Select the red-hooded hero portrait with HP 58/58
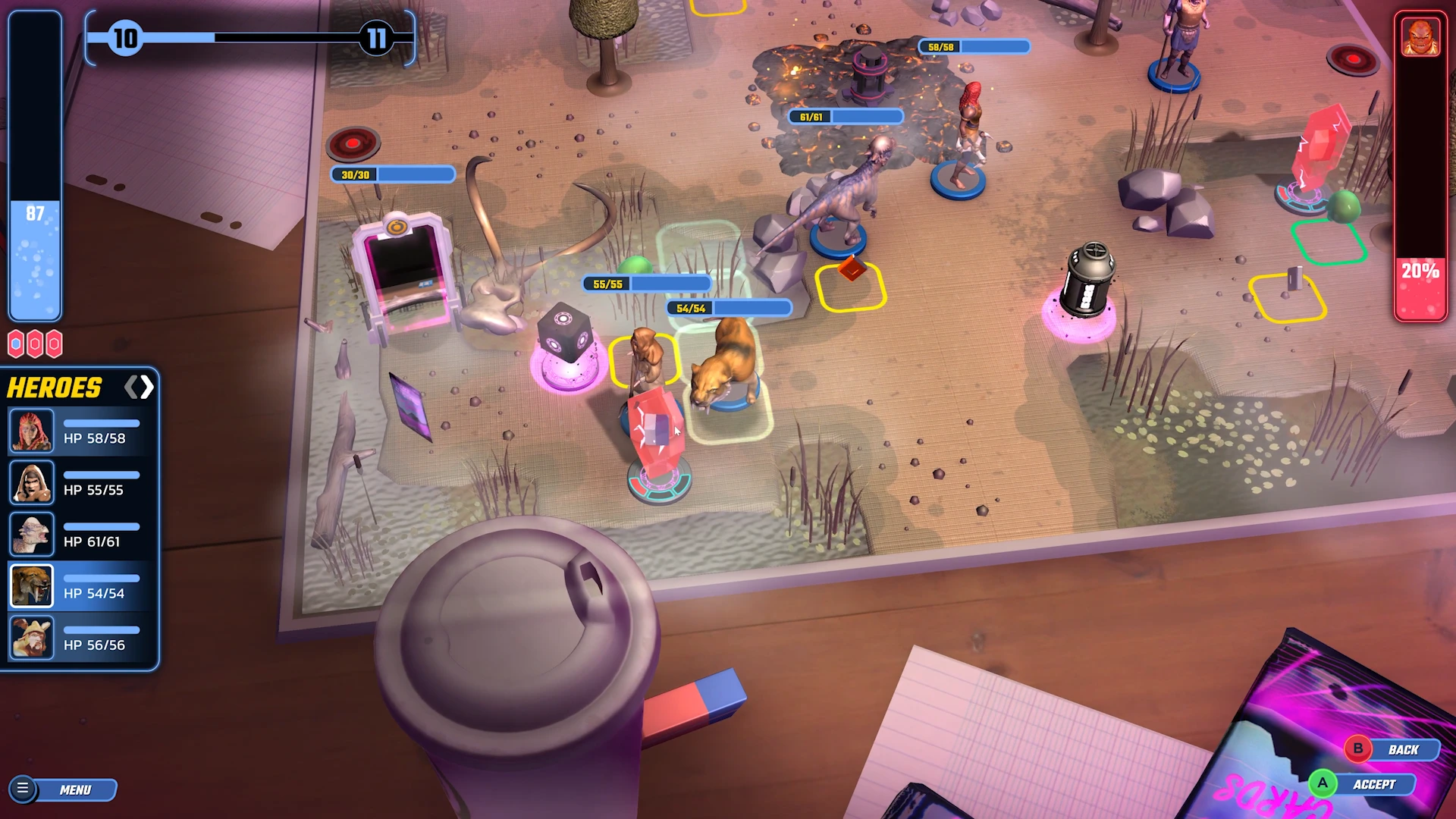Image resolution: width=1456 pixels, height=819 pixels. point(31,431)
